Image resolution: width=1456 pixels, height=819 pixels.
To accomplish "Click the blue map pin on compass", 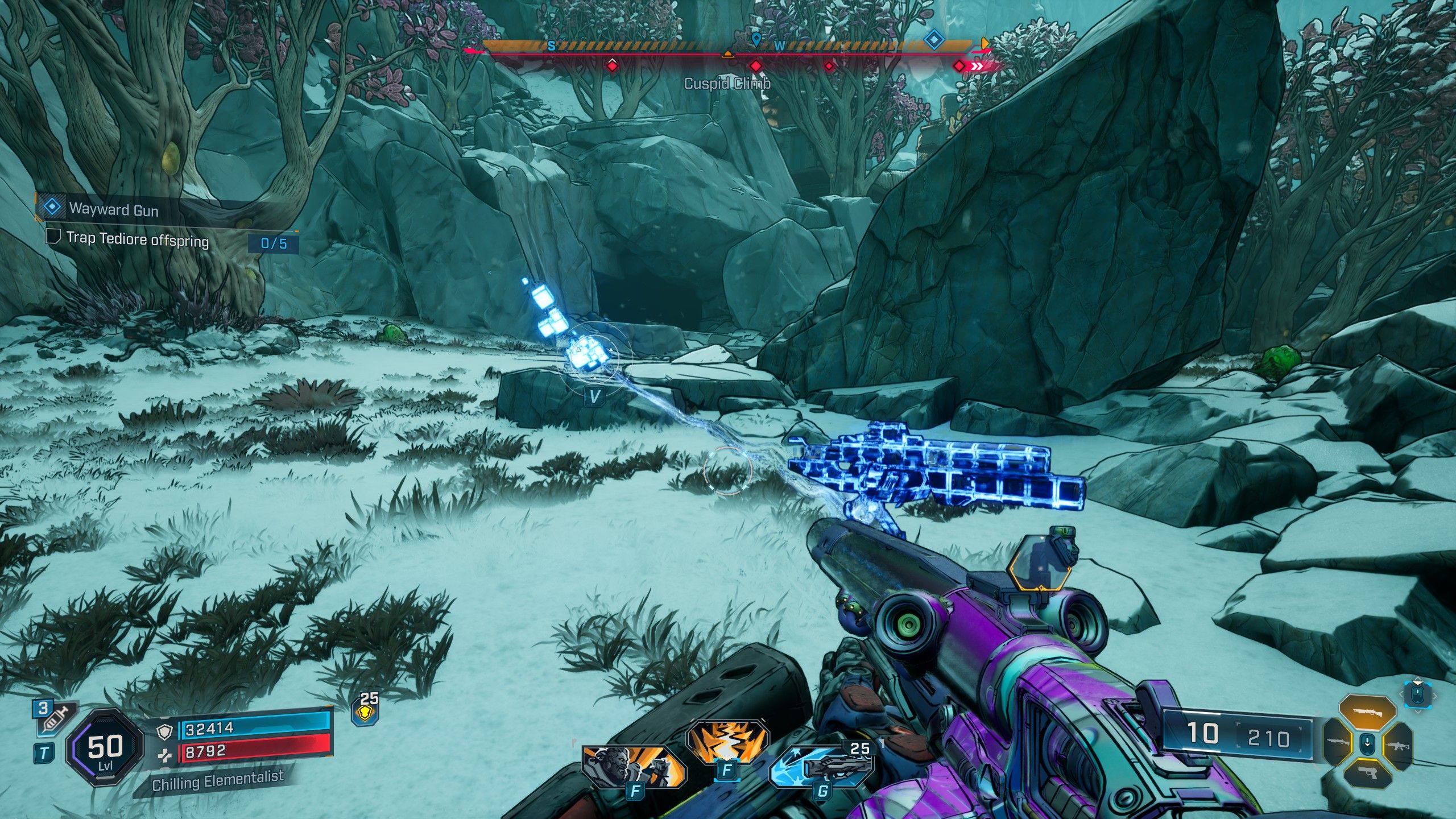I will pyautogui.click(x=756, y=40).
